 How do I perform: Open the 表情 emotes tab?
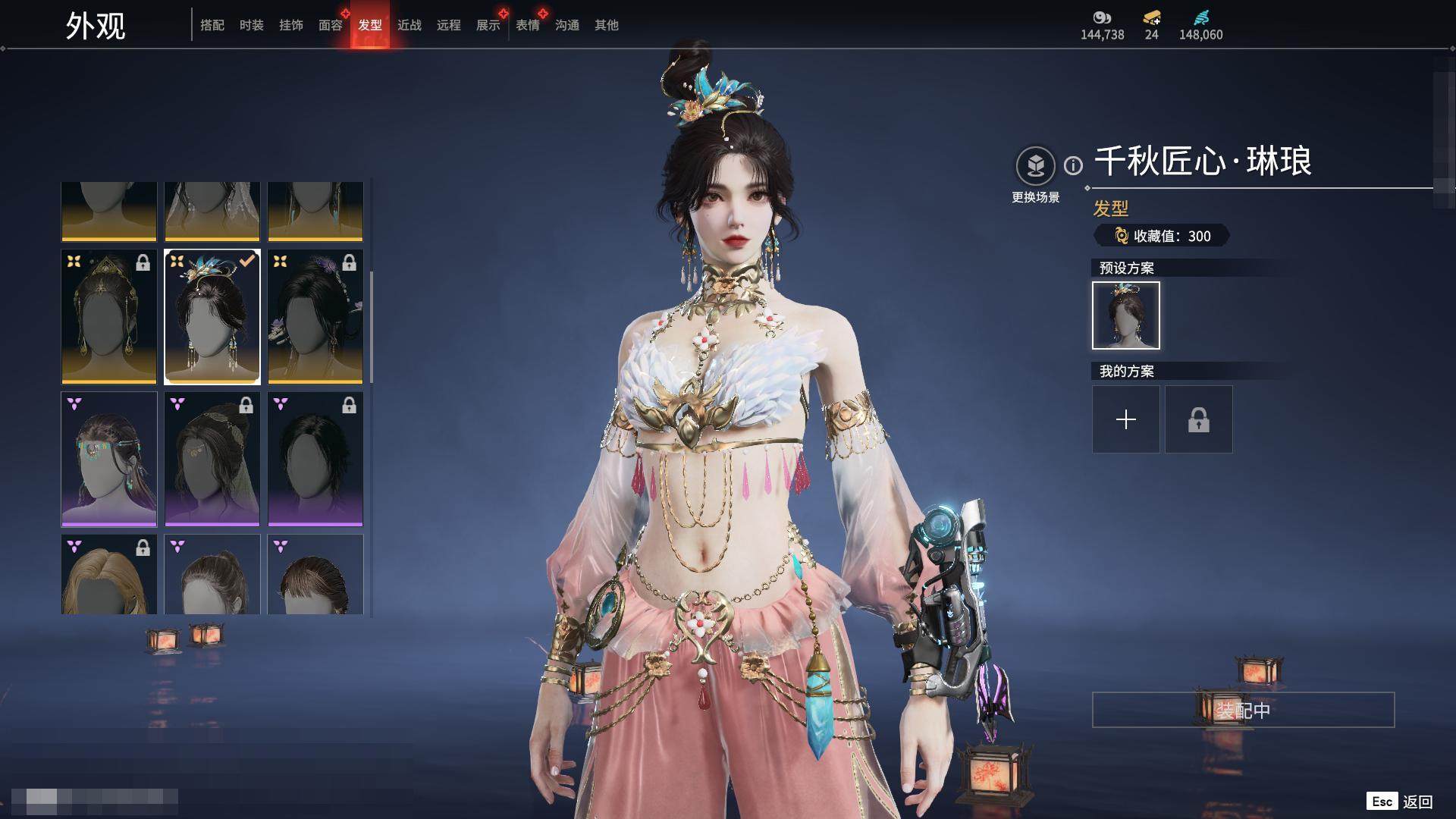tap(528, 25)
